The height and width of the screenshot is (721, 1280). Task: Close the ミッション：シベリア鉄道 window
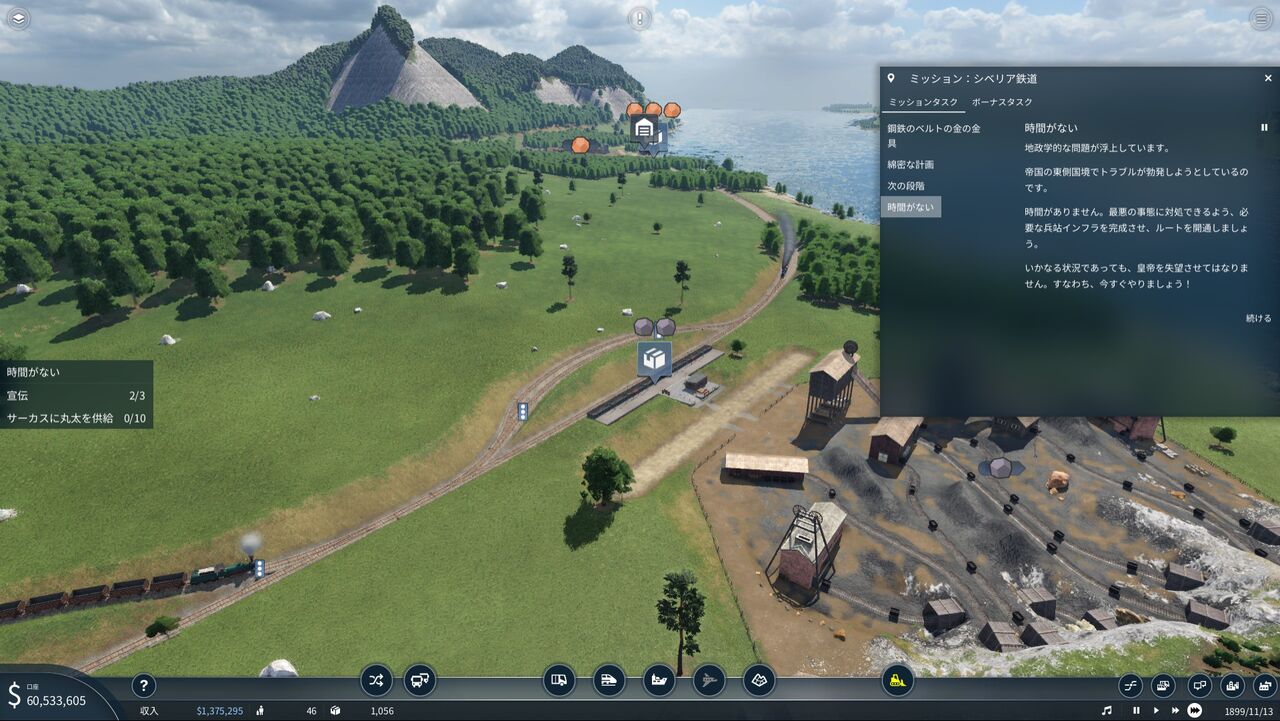pos(1268,78)
